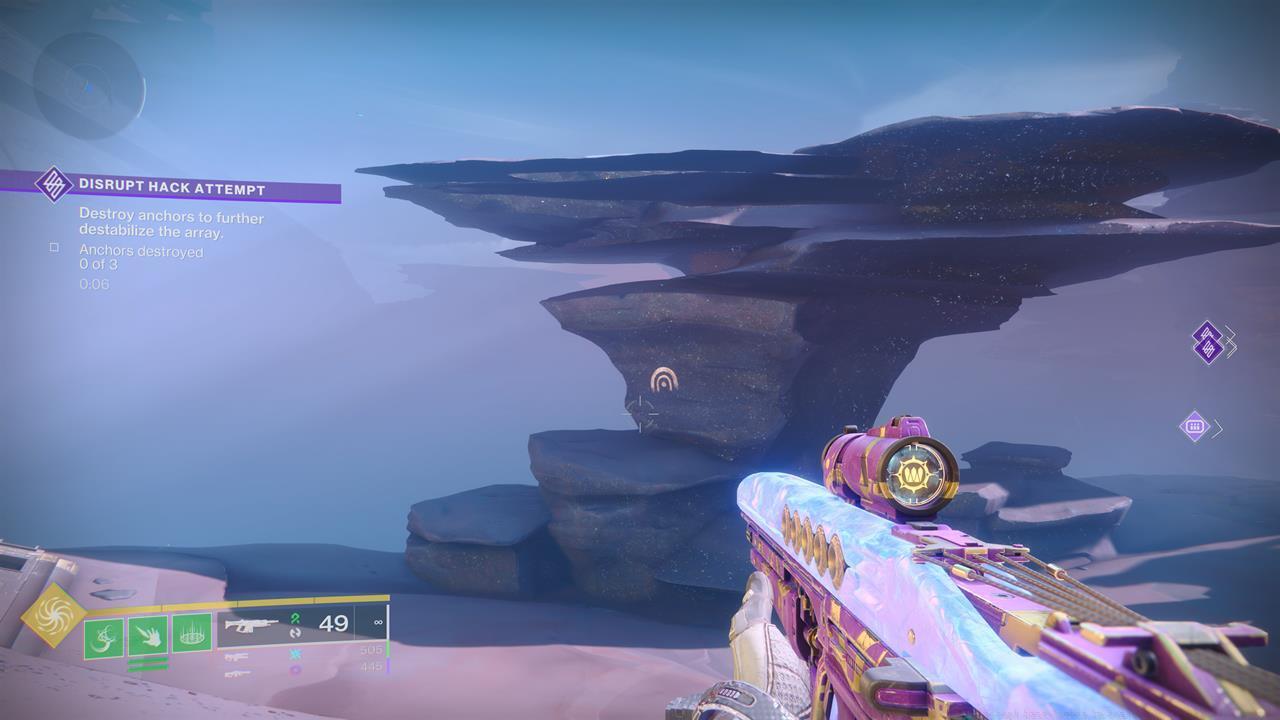Select the Disrupt Hack Attempt objective banner
The width and height of the screenshot is (1280, 720).
(172, 187)
